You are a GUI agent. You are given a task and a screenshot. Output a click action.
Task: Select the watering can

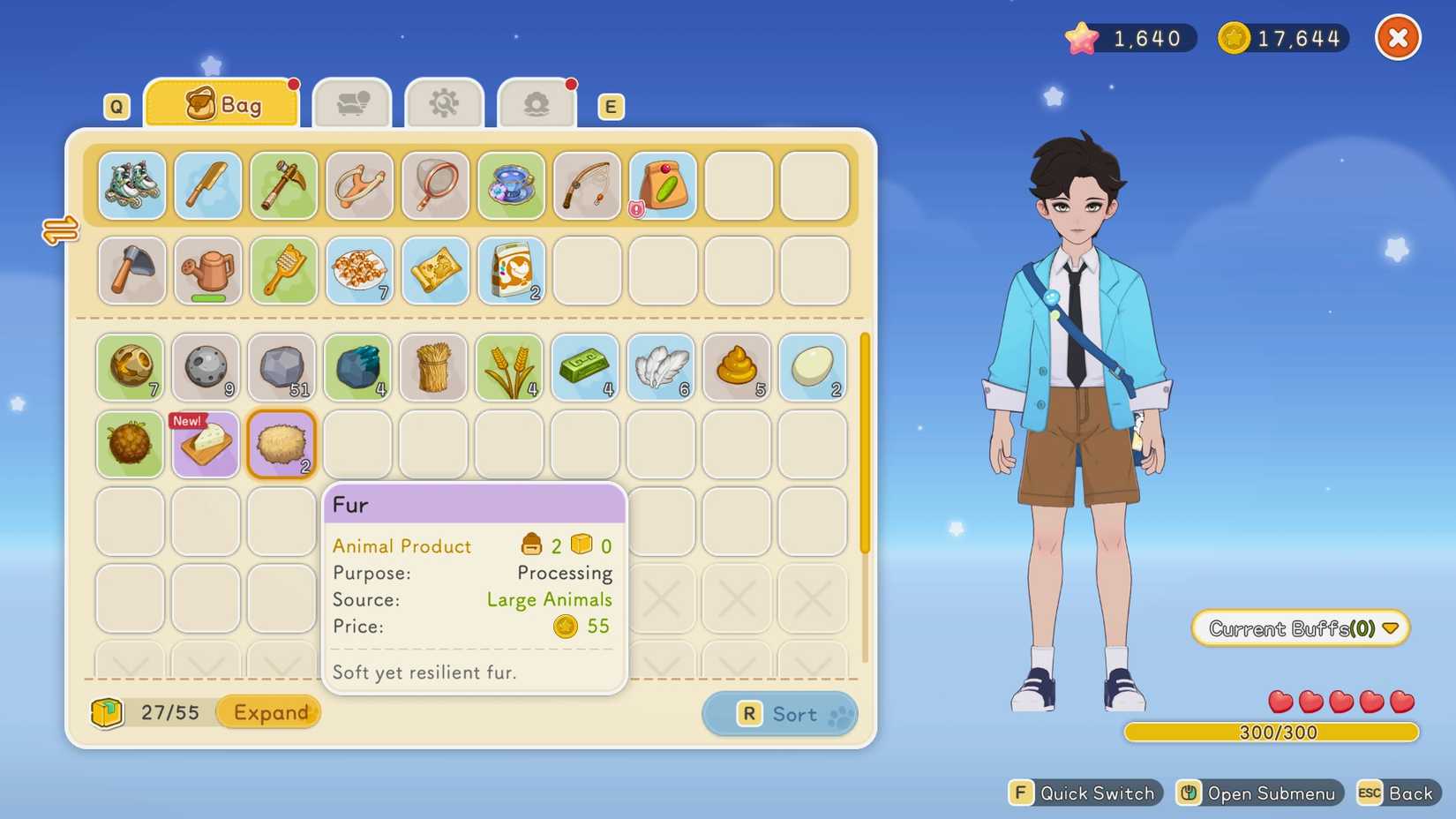207,271
